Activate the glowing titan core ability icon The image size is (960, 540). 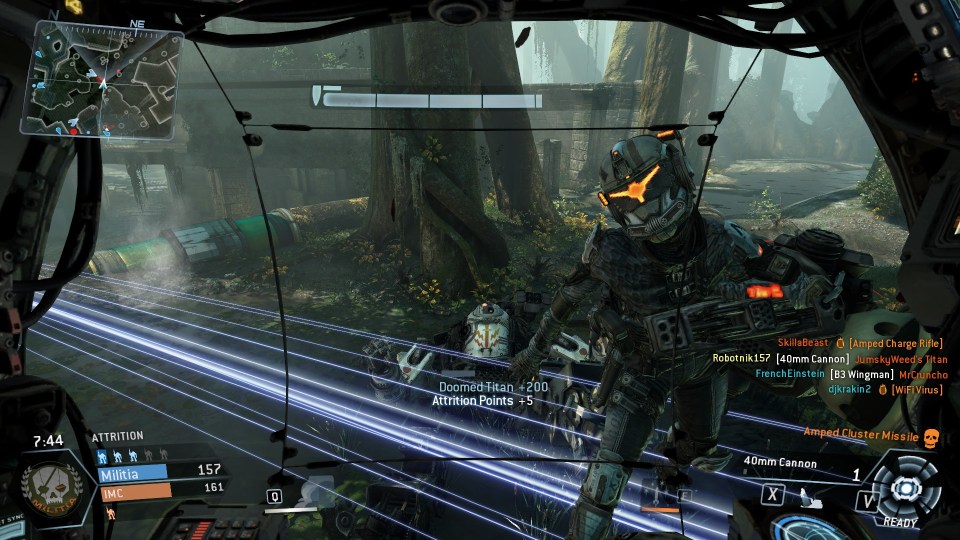point(904,487)
